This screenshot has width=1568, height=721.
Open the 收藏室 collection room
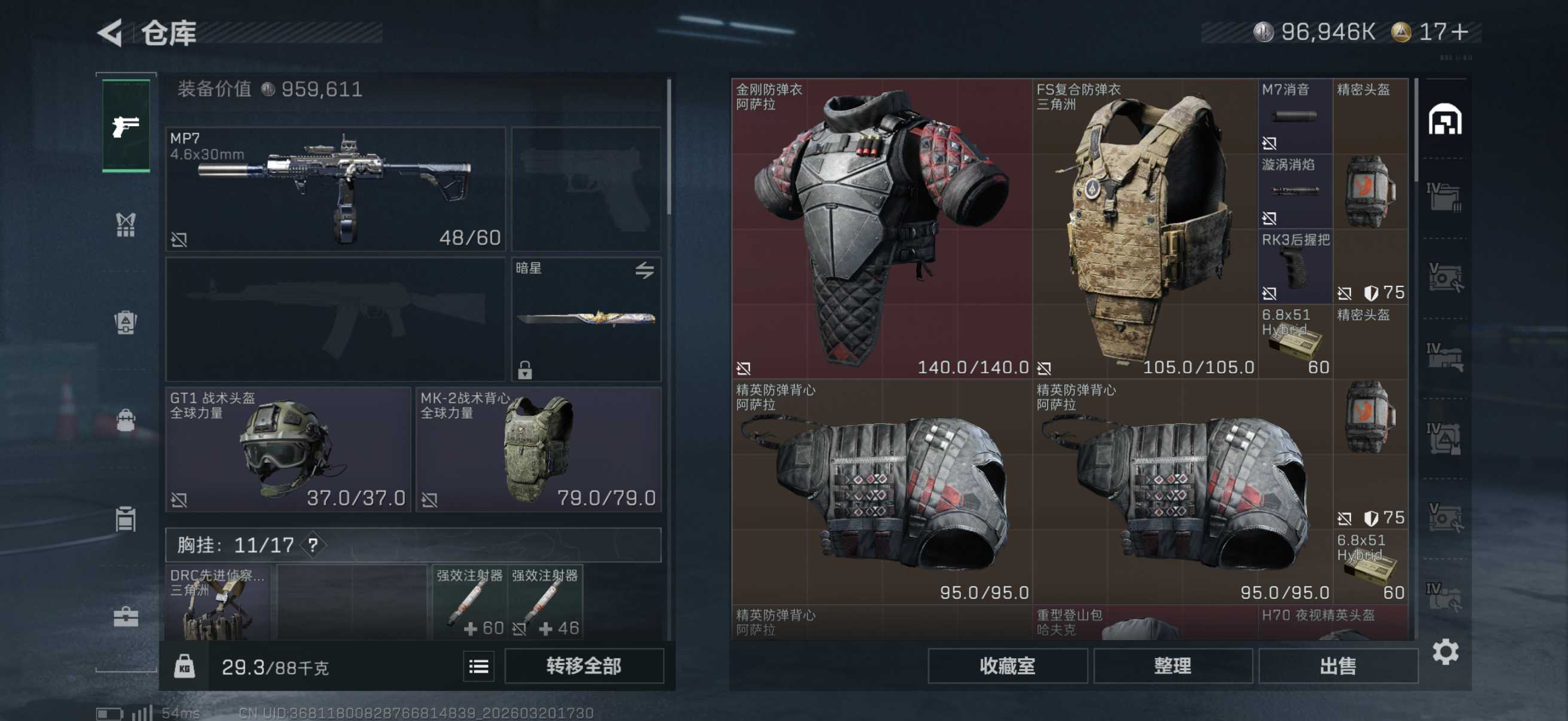(1007, 665)
